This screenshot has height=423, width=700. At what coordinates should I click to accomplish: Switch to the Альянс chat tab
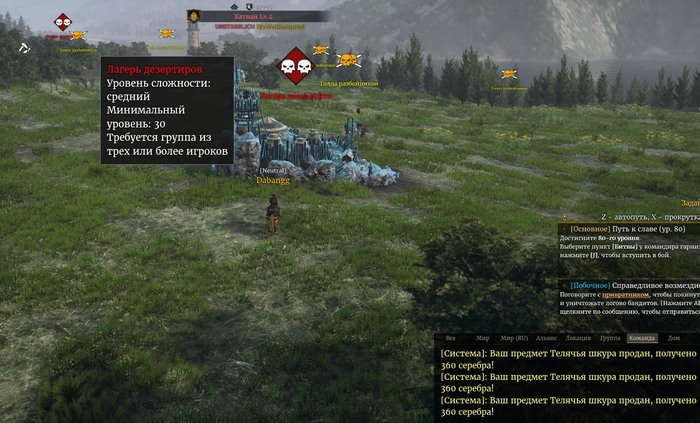(546, 339)
